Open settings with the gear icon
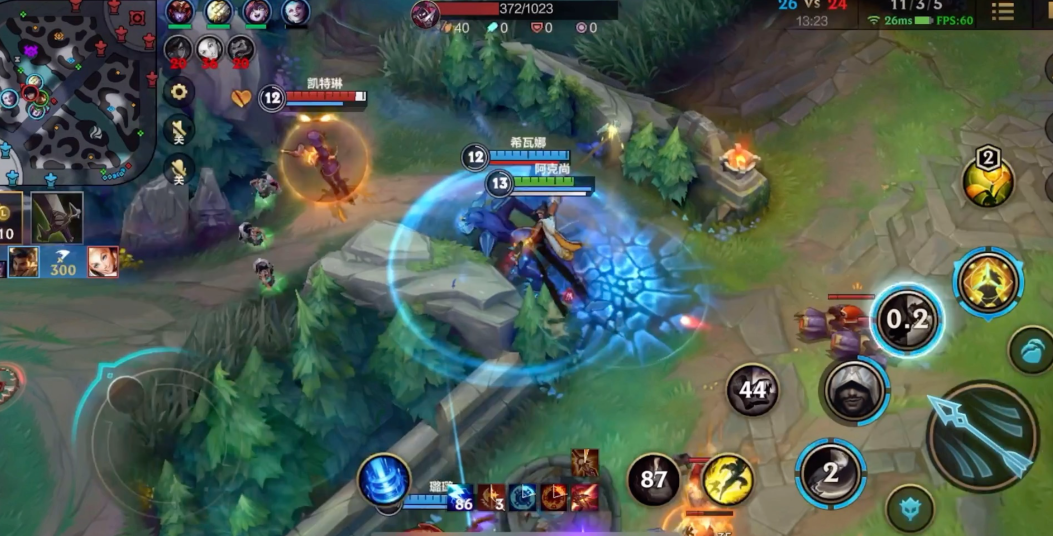The image size is (1053, 536). pos(179,92)
